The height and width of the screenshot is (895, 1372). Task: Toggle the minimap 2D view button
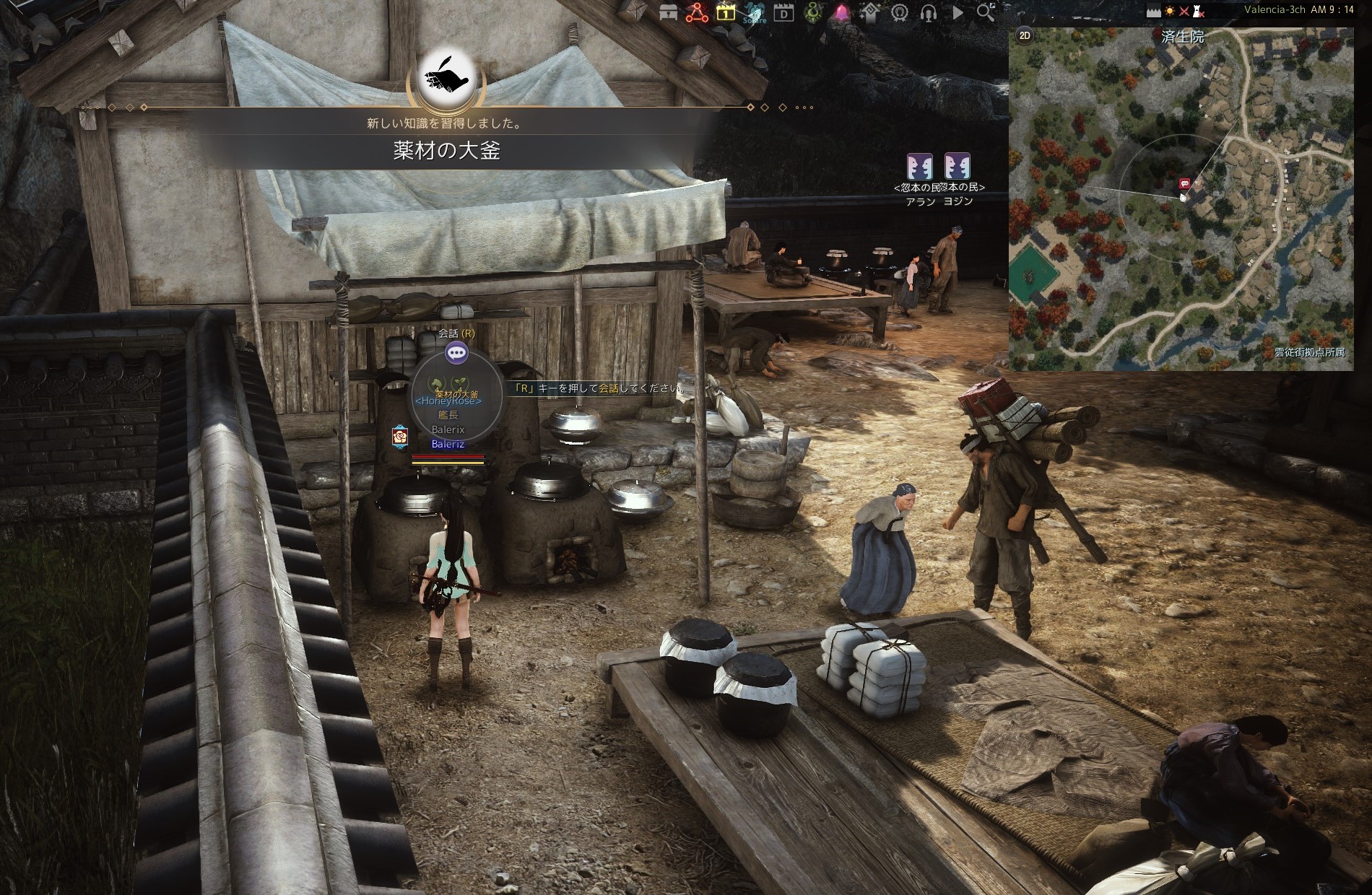pos(1024,36)
